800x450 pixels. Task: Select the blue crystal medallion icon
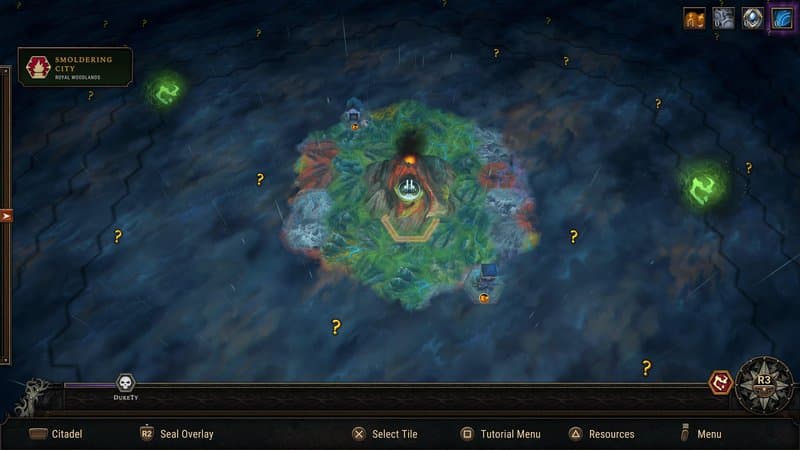752,19
